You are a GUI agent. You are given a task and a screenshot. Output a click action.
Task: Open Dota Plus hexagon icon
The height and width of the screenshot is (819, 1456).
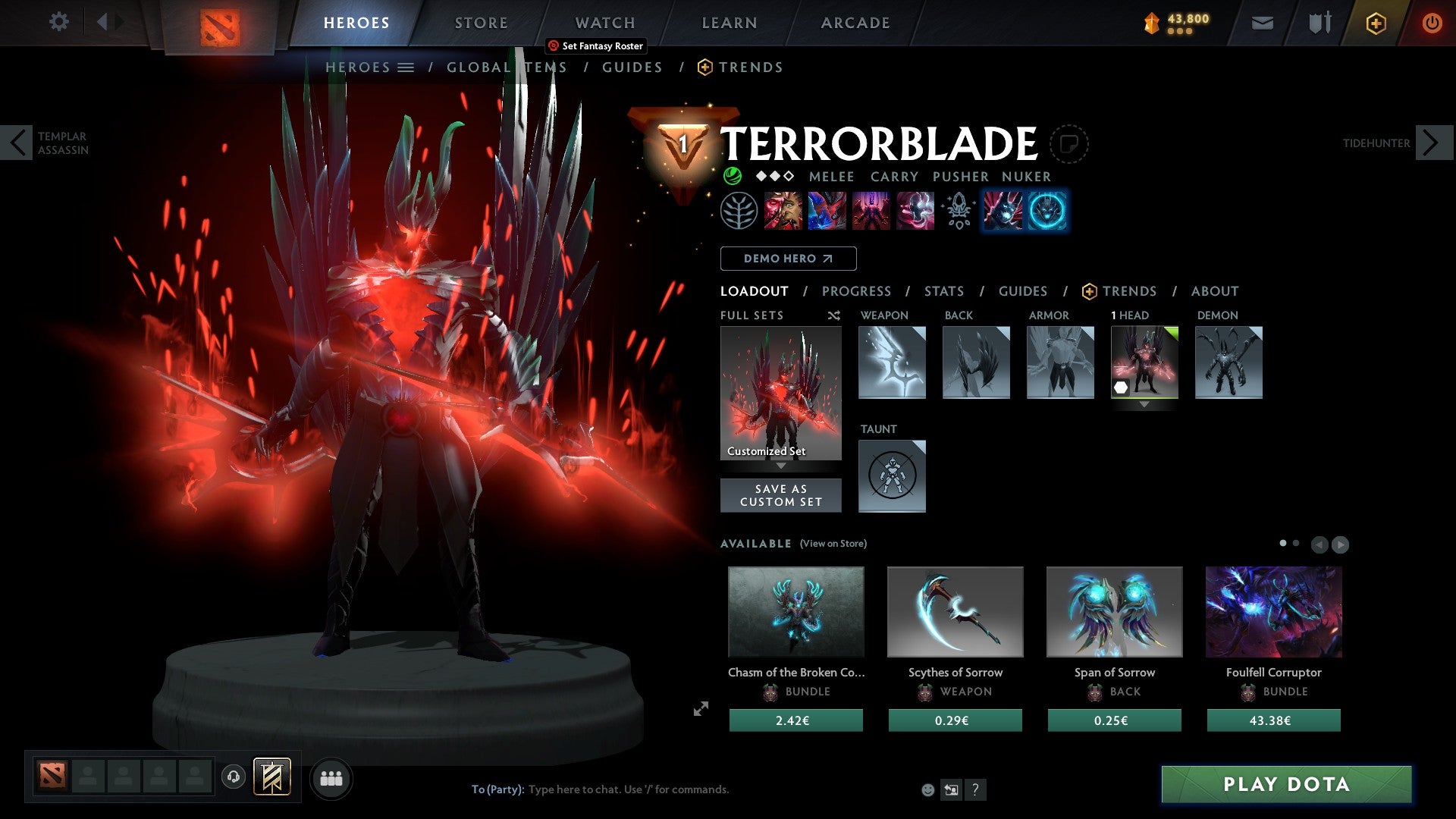(1375, 23)
